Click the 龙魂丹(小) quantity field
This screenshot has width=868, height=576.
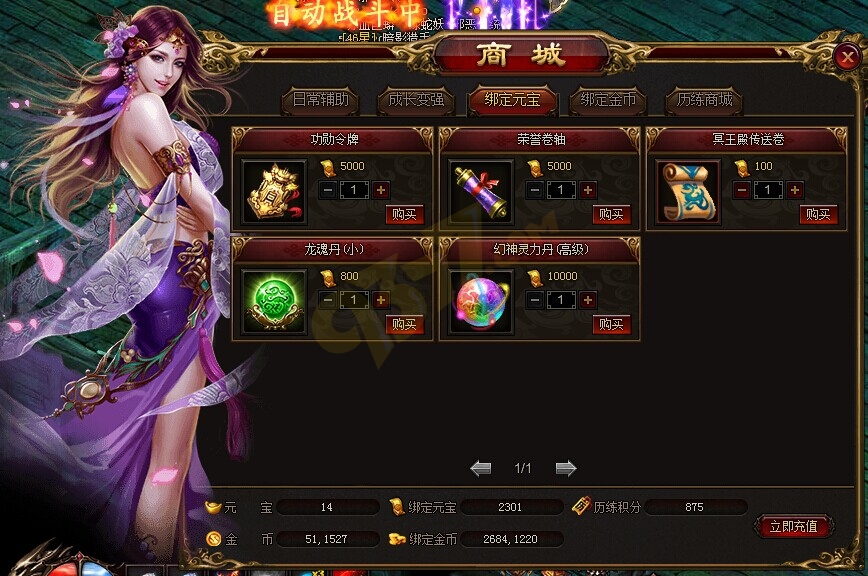[354, 299]
